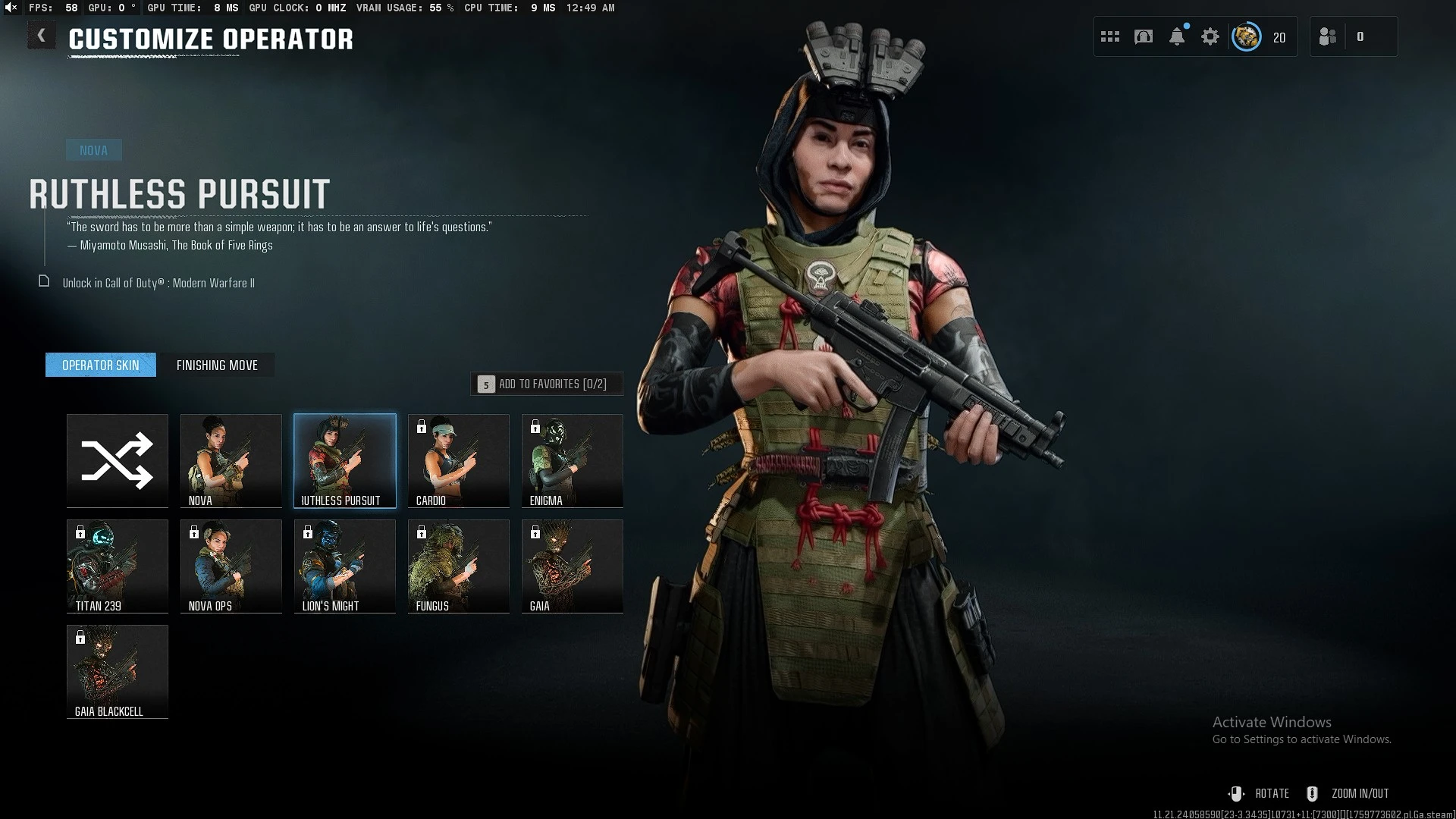The width and height of the screenshot is (1456, 819).
Task: Go back with the arrow button
Action: 42,36
